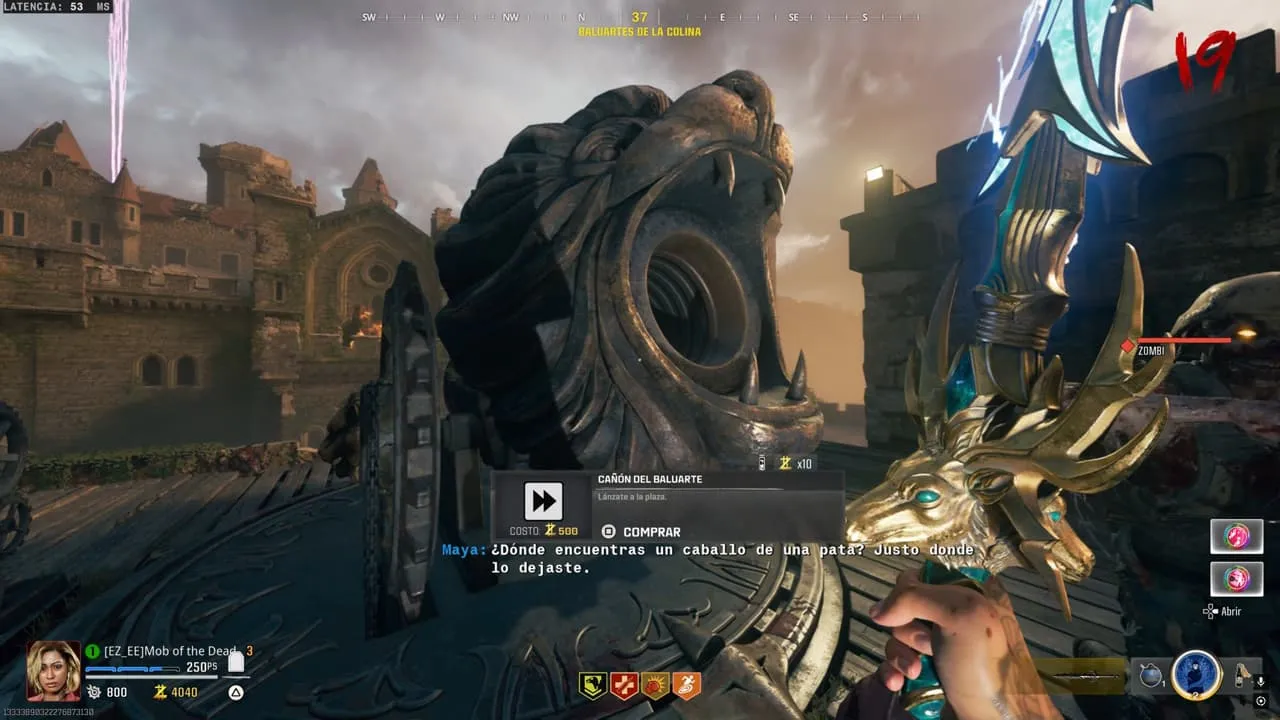Click the compass bar heading strip
Screen dimensions: 1280x720
tap(639, 18)
